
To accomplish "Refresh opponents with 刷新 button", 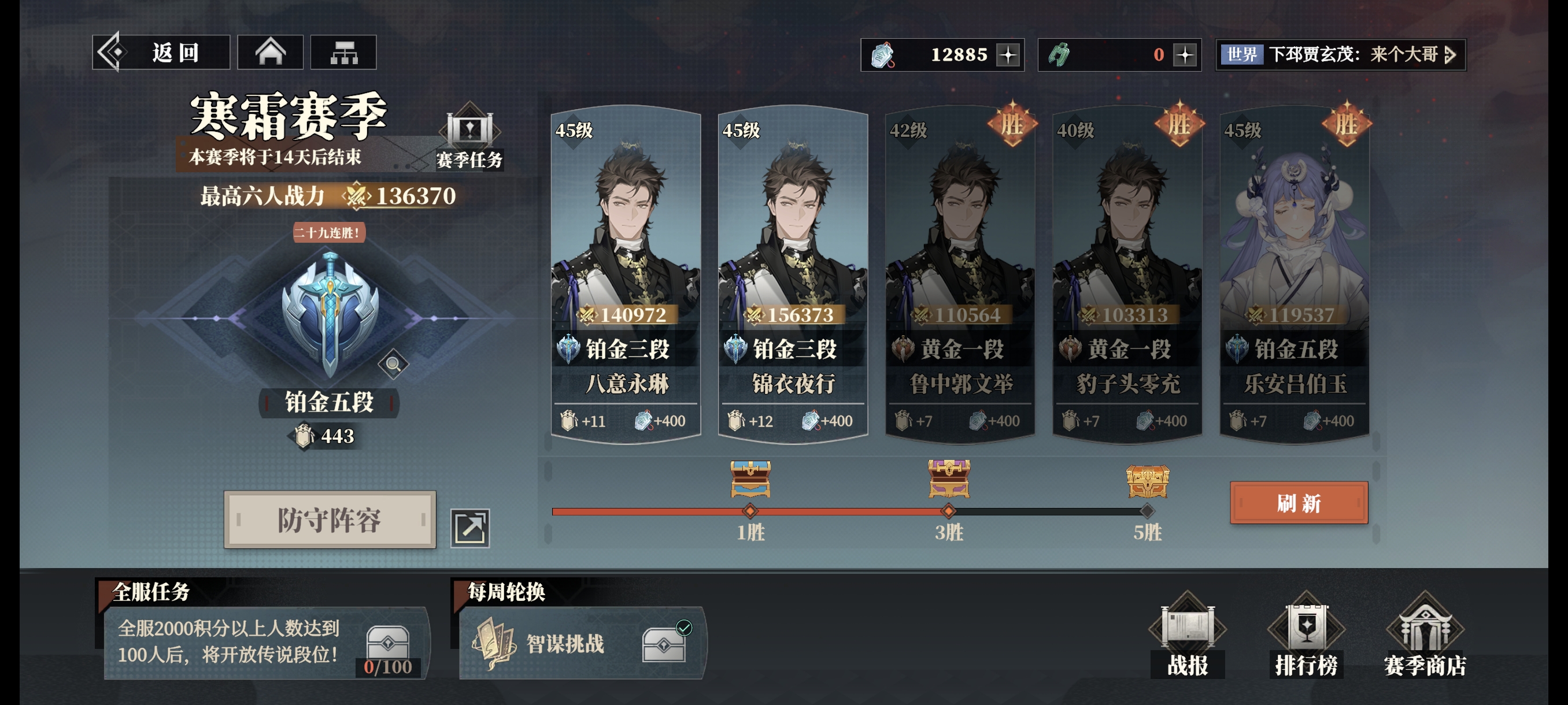I will [1299, 503].
